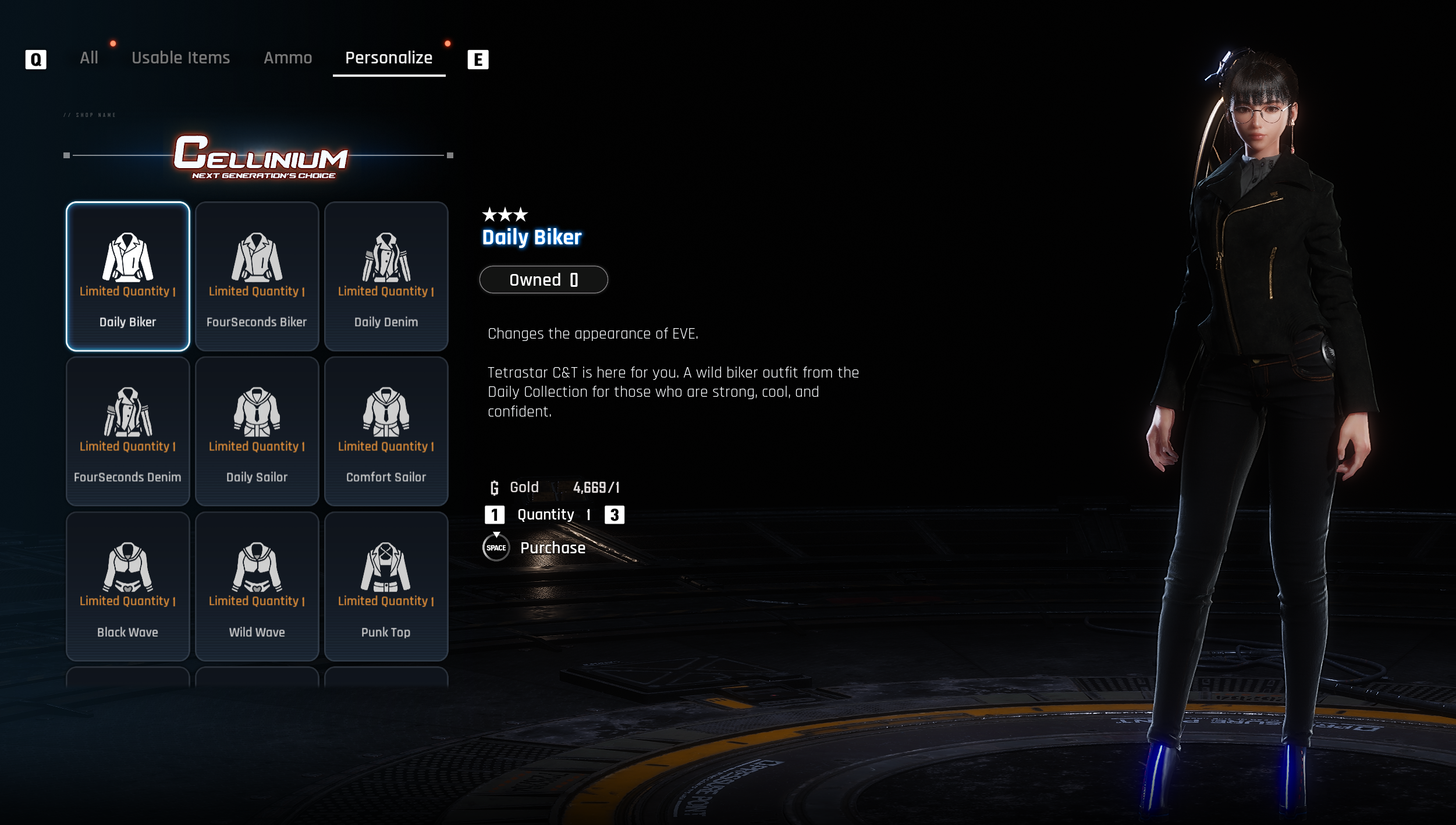1456x825 pixels.
Task: Select the FourSeconds Denim outfit
Action: pyautogui.click(x=128, y=431)
